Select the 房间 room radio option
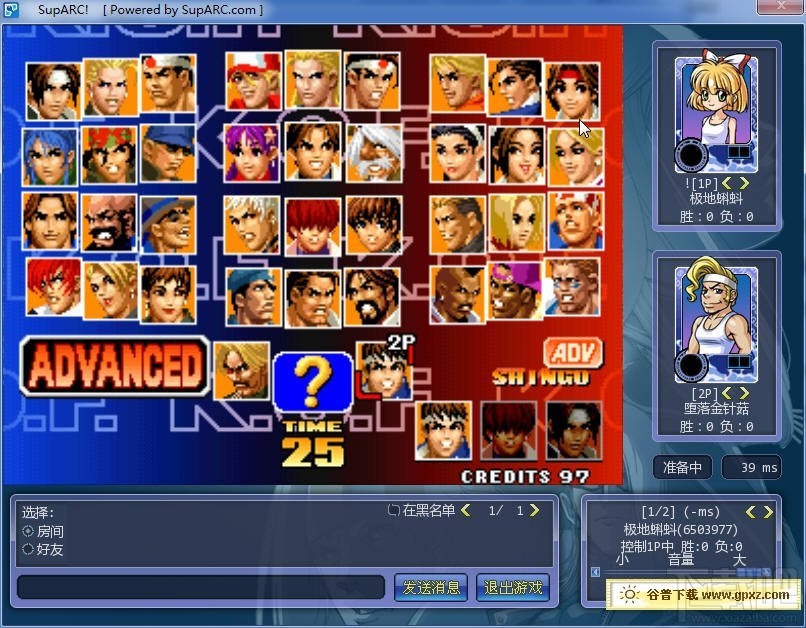The image size is (806, 628). (28, 531)
